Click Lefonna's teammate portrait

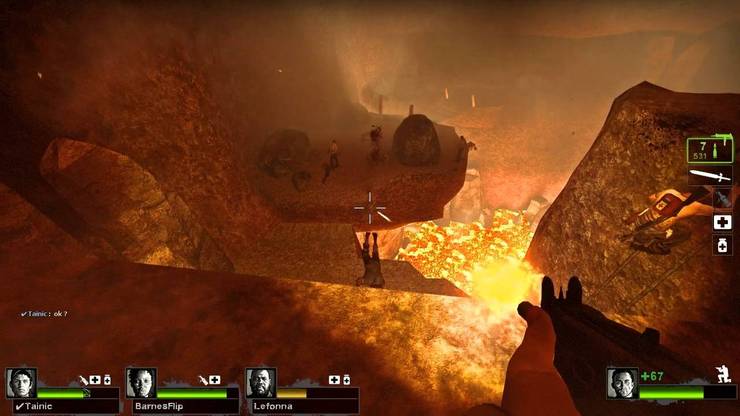click(260, 382)
